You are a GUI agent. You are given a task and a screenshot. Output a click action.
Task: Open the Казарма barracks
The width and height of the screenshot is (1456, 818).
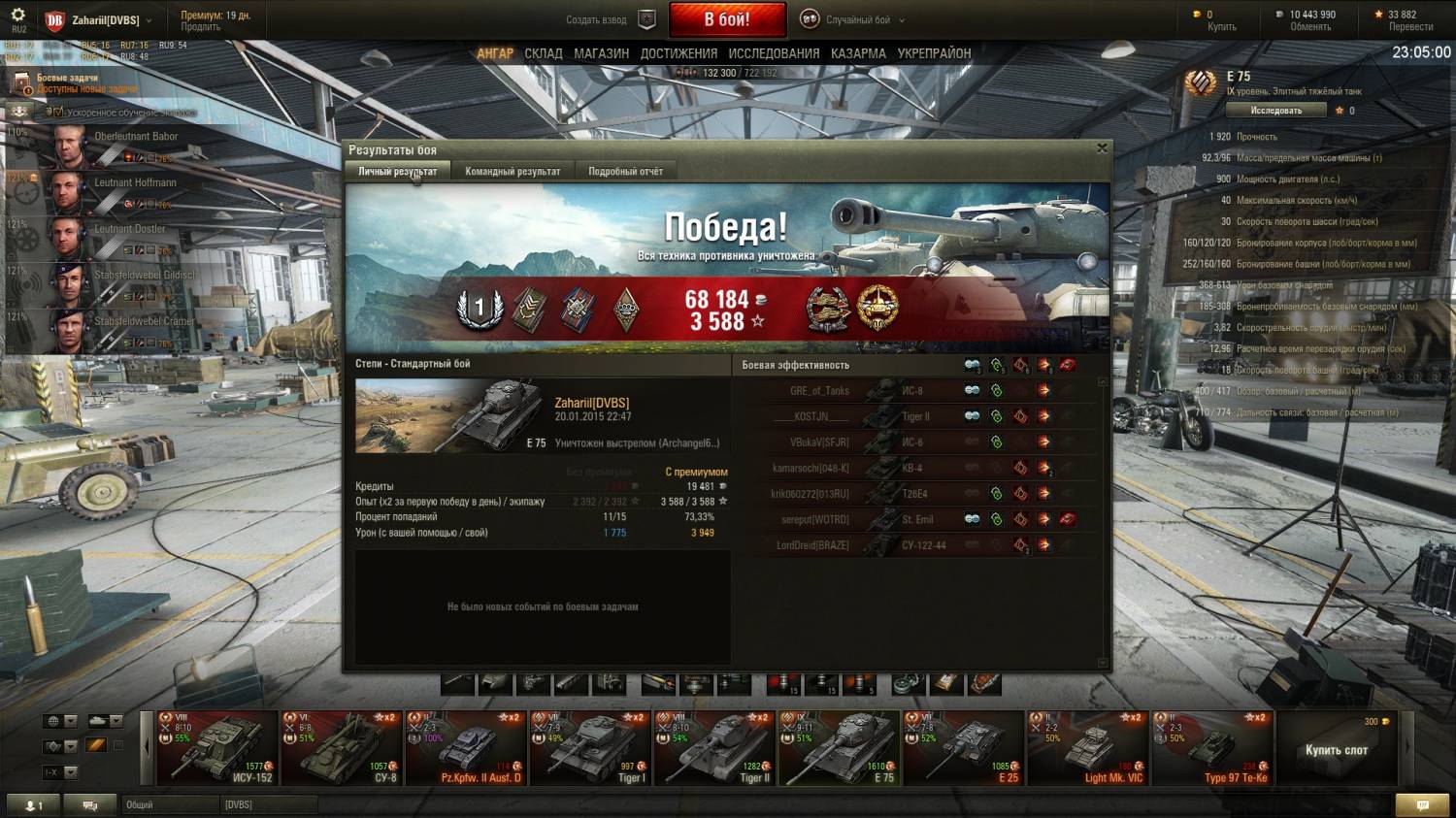[x=858, y=53]
